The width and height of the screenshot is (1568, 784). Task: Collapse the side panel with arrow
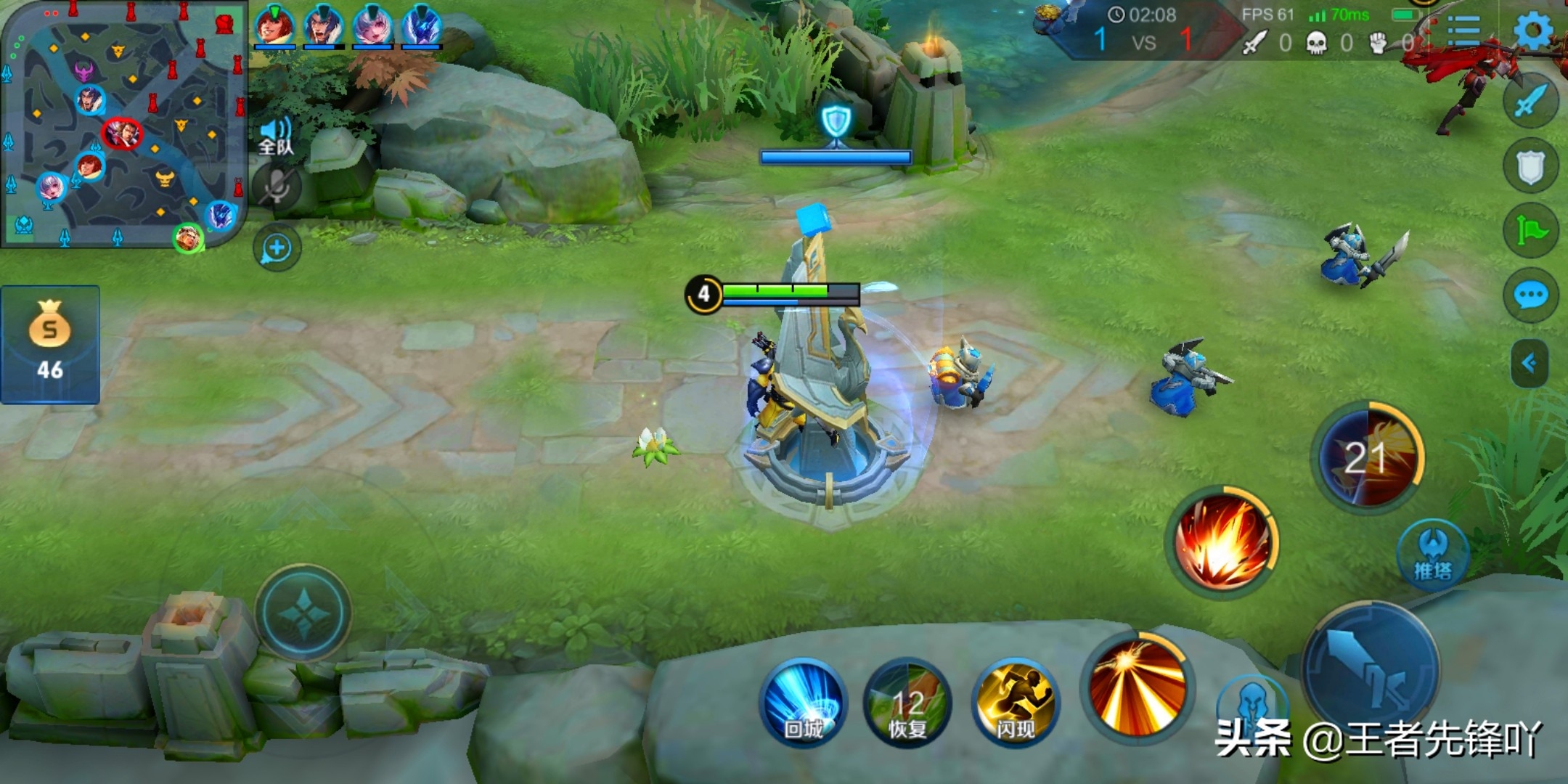[x=1529, y=362]
